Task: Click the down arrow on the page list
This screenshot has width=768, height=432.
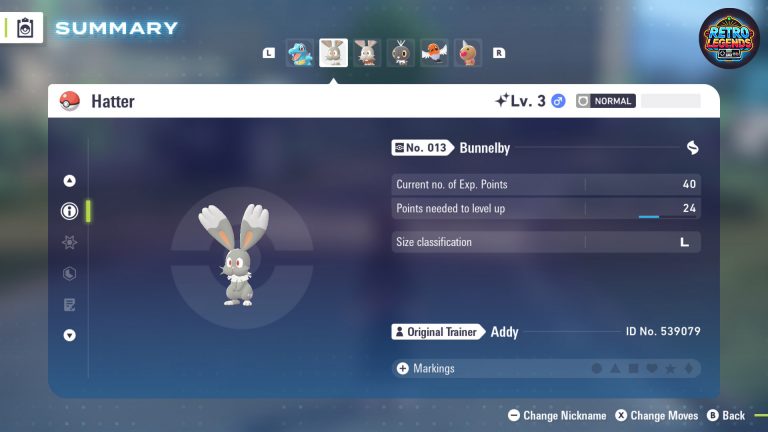Action: coord(69,335)
